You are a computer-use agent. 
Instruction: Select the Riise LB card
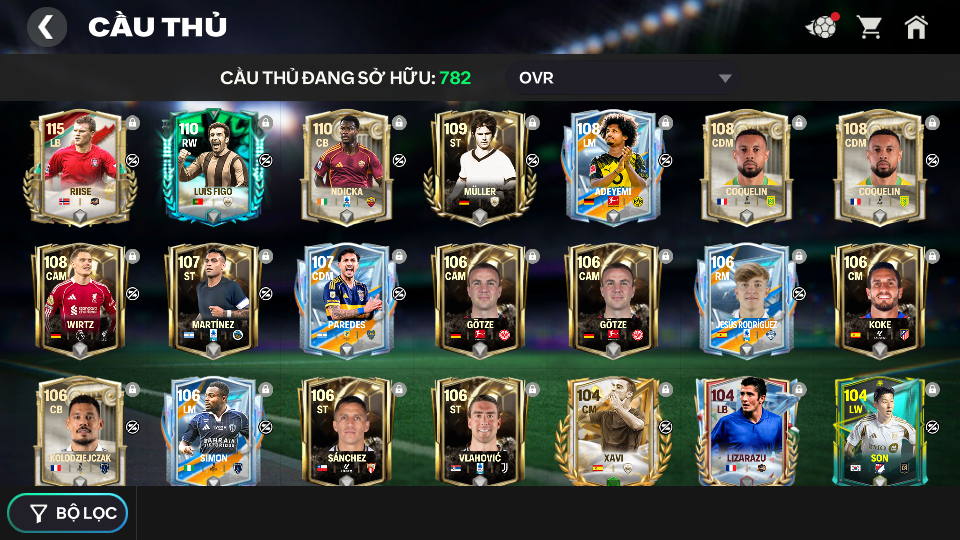click(x=80, y=165)
